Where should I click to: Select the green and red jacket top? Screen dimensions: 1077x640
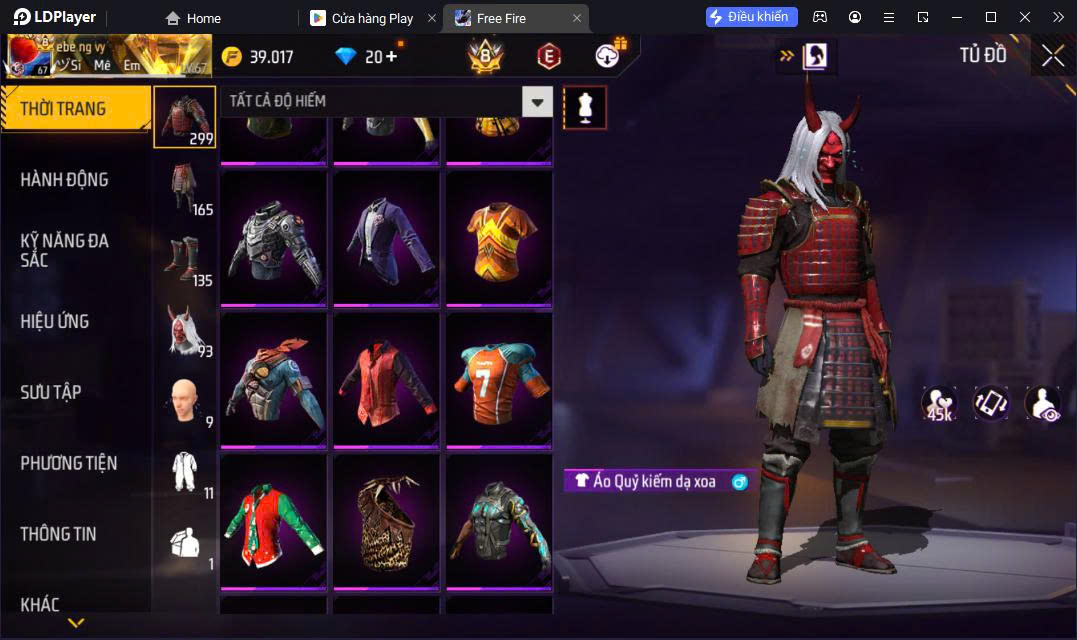pyautogui.click(x=273, y=520)
